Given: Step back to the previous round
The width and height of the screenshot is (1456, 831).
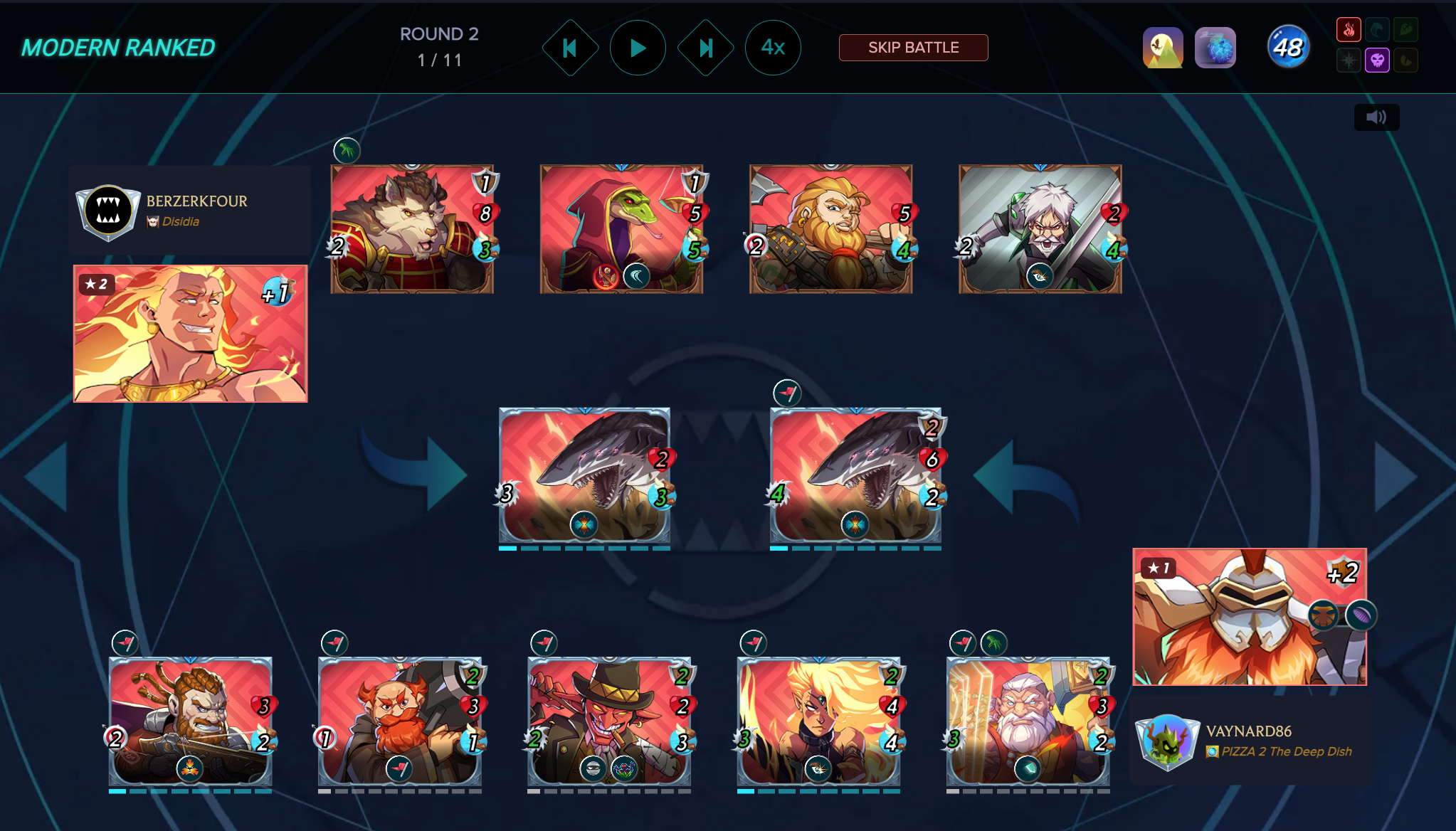Looking at the screenshot, I should tap(570, 48).
